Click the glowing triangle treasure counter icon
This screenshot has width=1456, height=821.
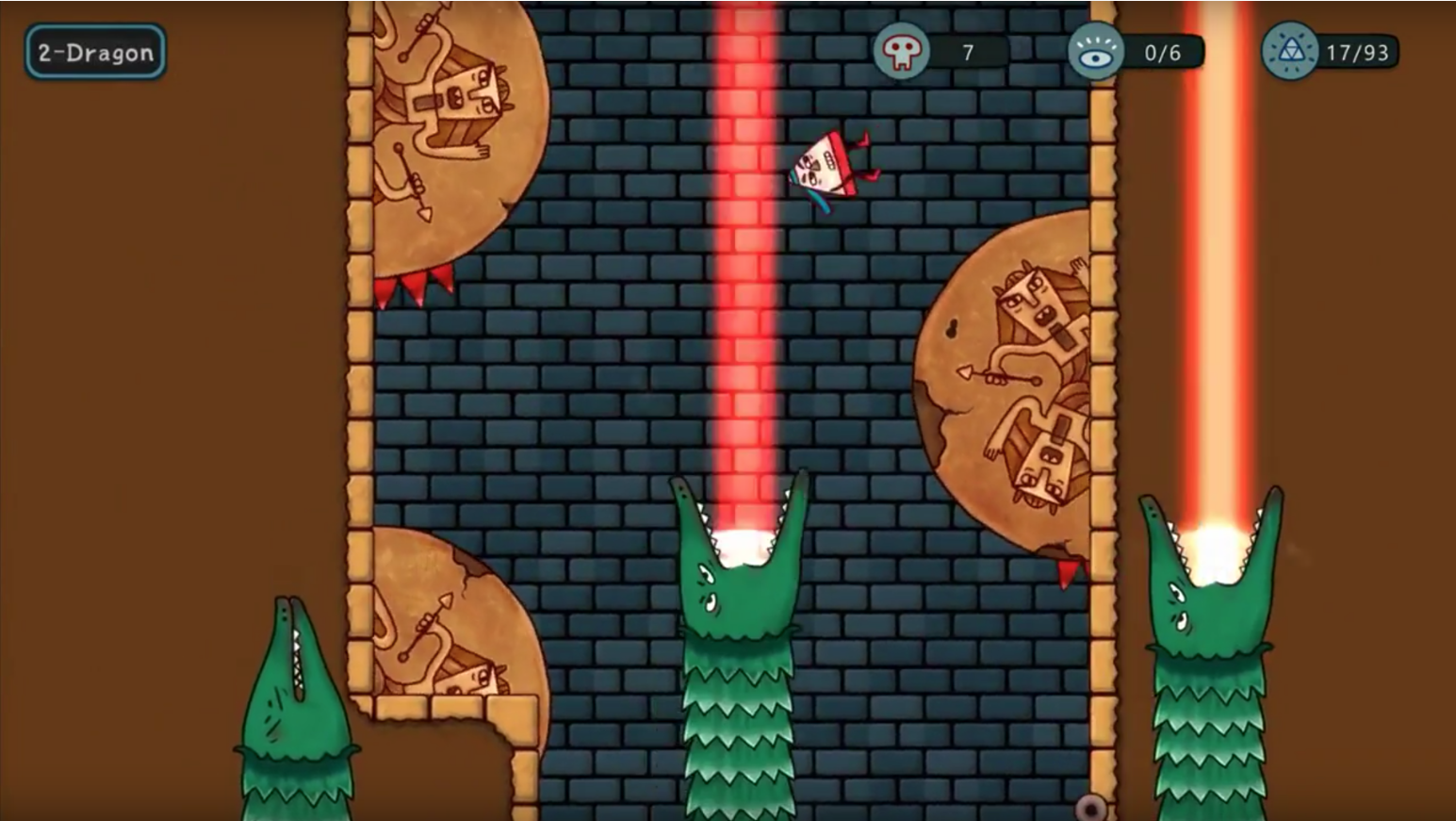[1292, 53]
